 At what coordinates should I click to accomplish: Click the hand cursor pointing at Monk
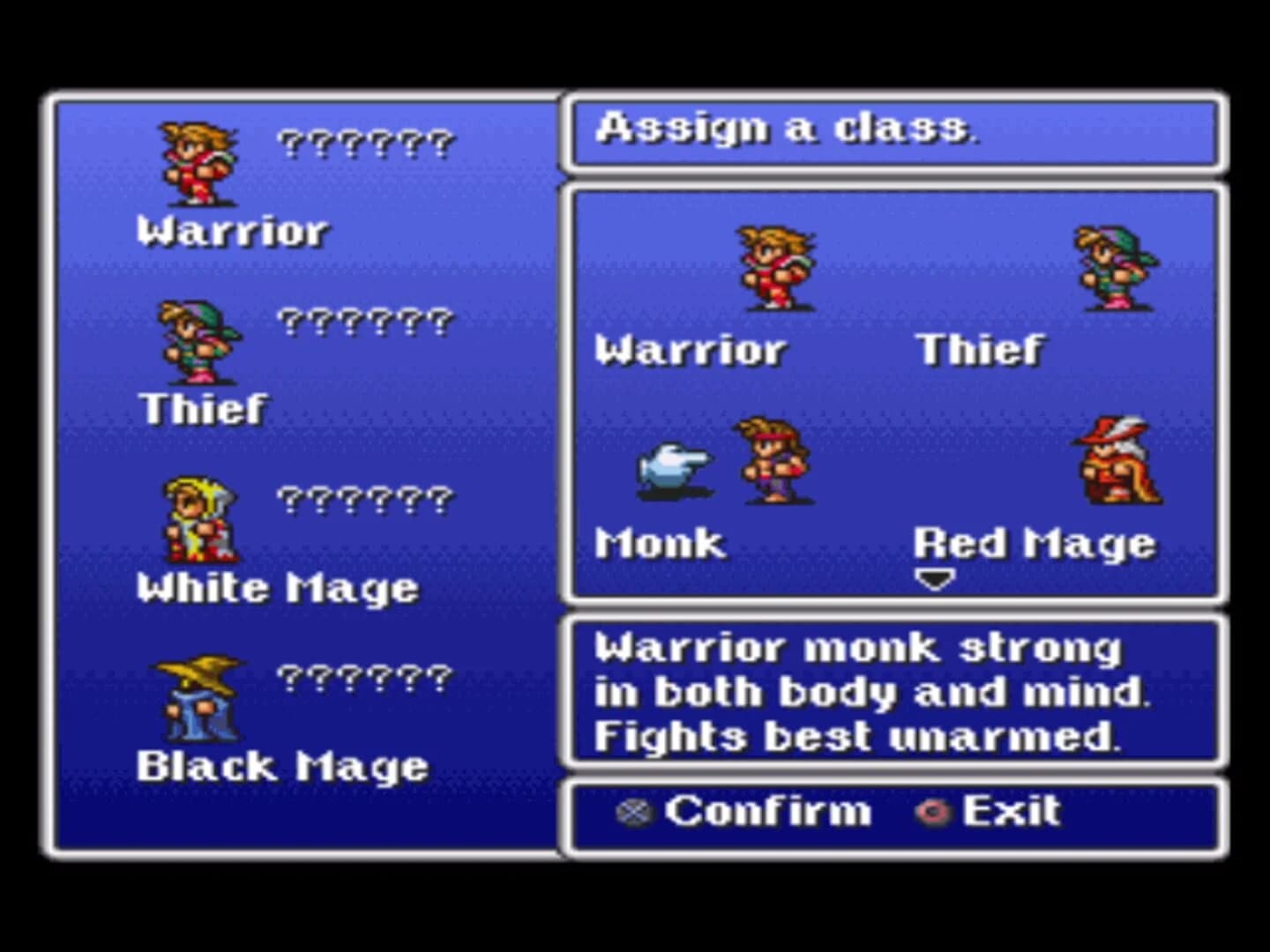click(673, 465)
